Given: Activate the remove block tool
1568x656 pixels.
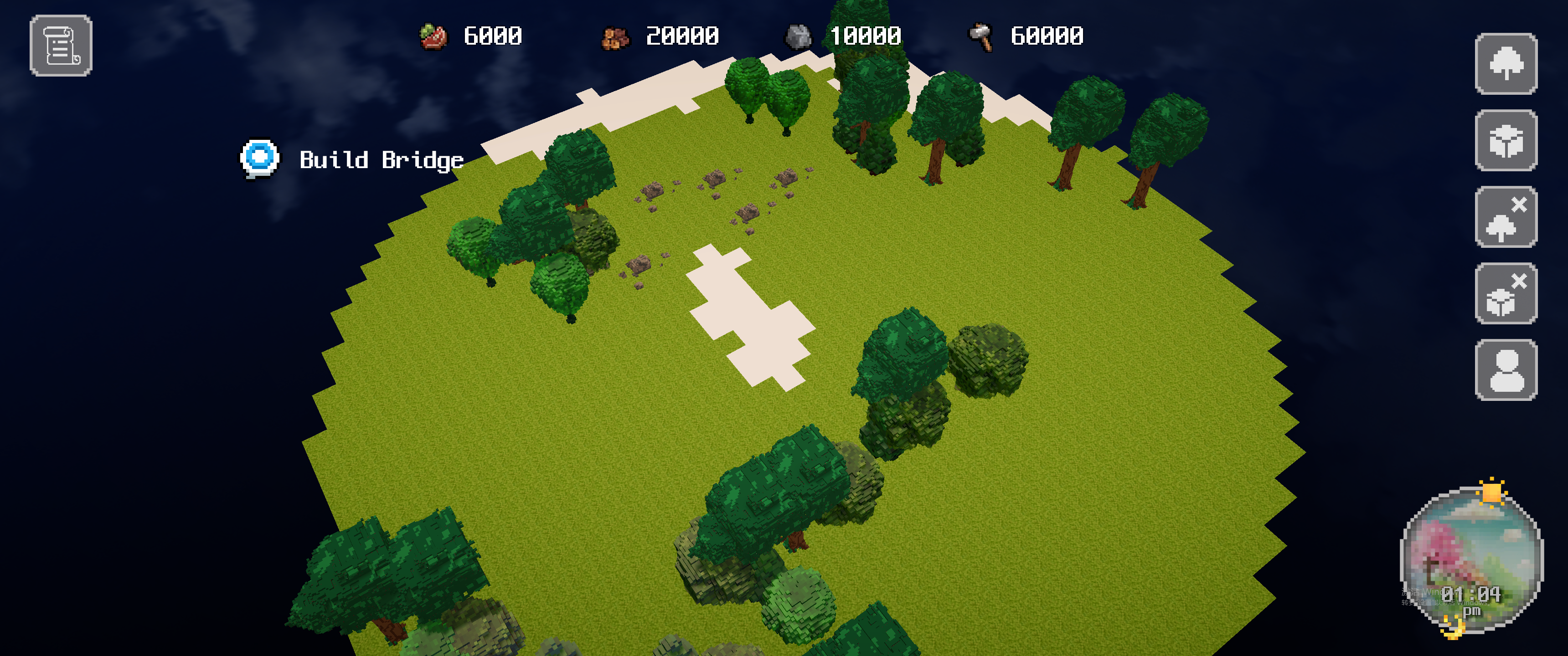Looking at the screenshot, I should pos(1505,294).
